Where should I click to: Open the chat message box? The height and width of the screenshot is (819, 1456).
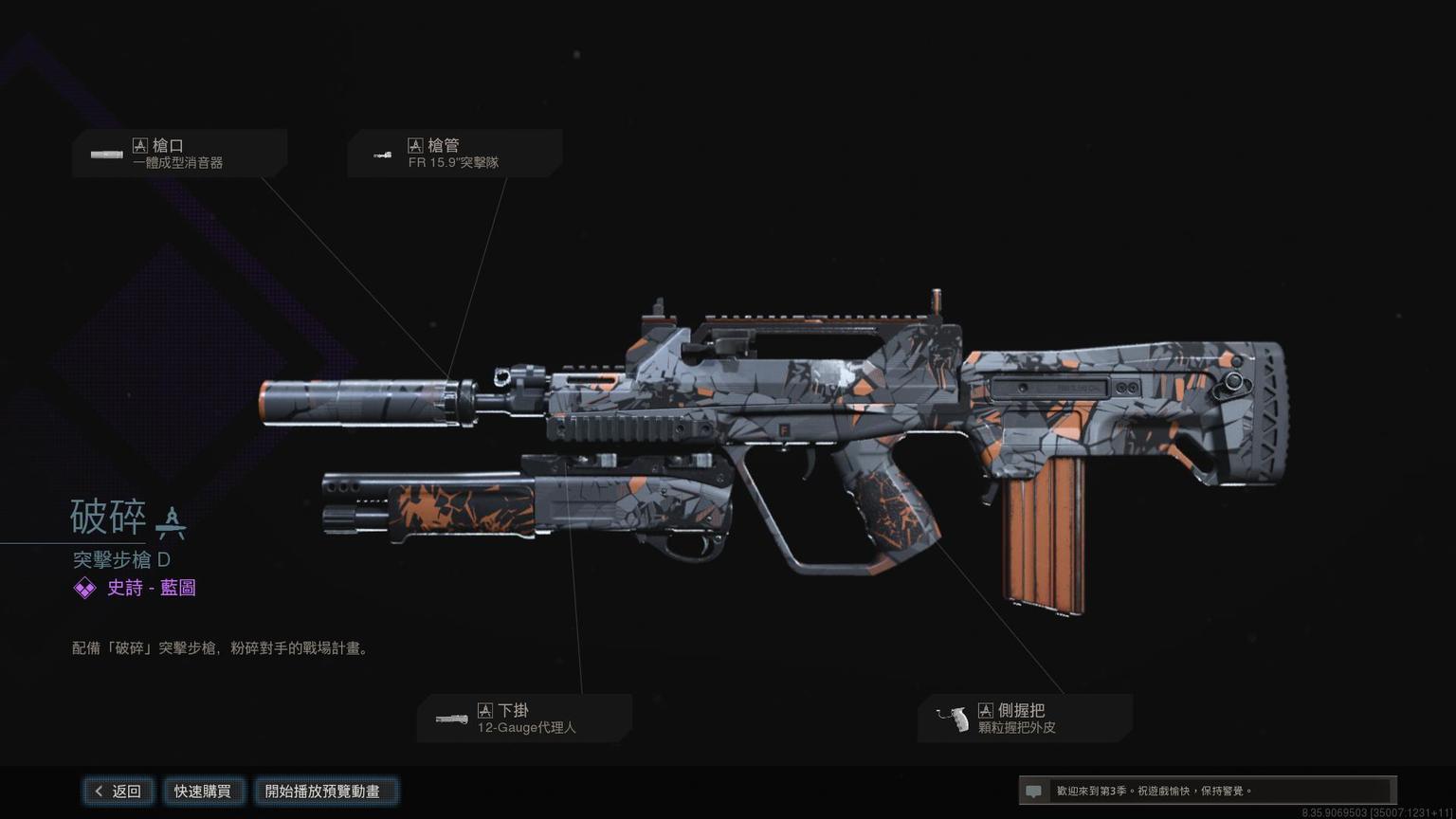coord(1206,791)
